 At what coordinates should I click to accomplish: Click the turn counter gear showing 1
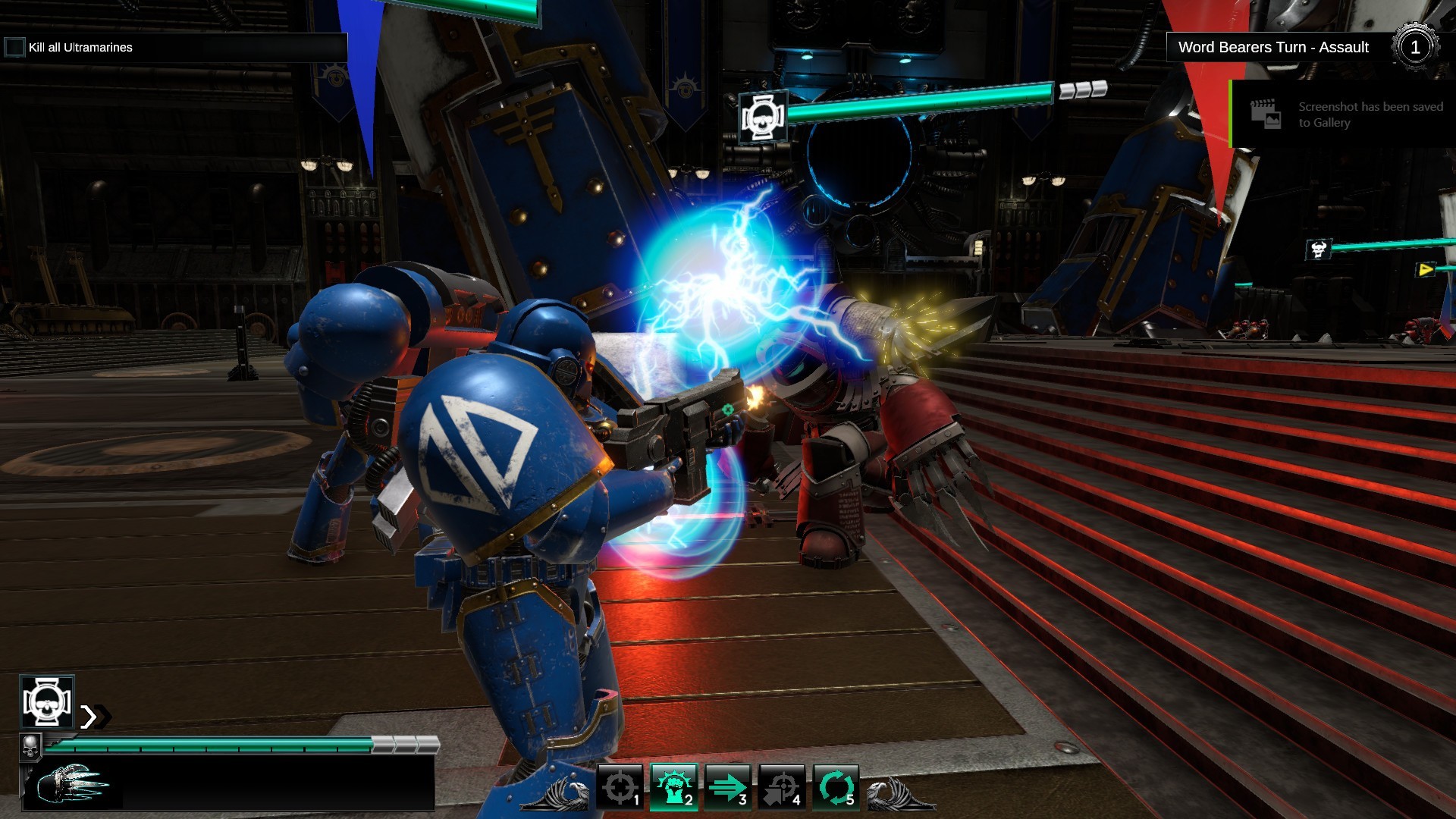pos(1414,47)
